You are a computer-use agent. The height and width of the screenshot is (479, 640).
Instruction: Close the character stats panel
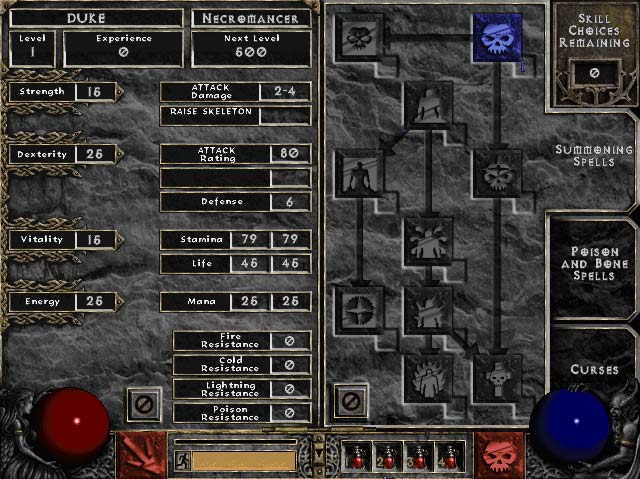tap(142, 404)
